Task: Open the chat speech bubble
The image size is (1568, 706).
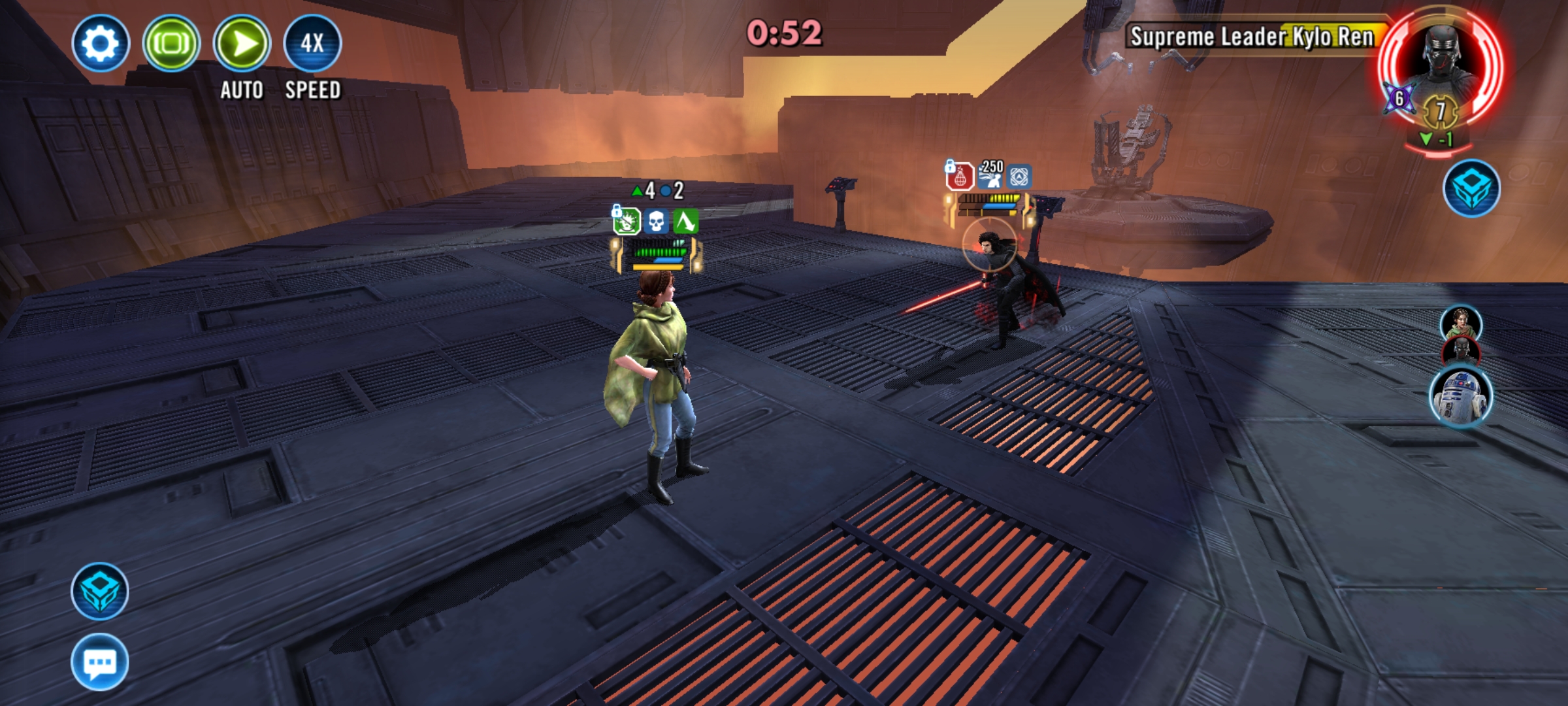Action: (99, 662)
